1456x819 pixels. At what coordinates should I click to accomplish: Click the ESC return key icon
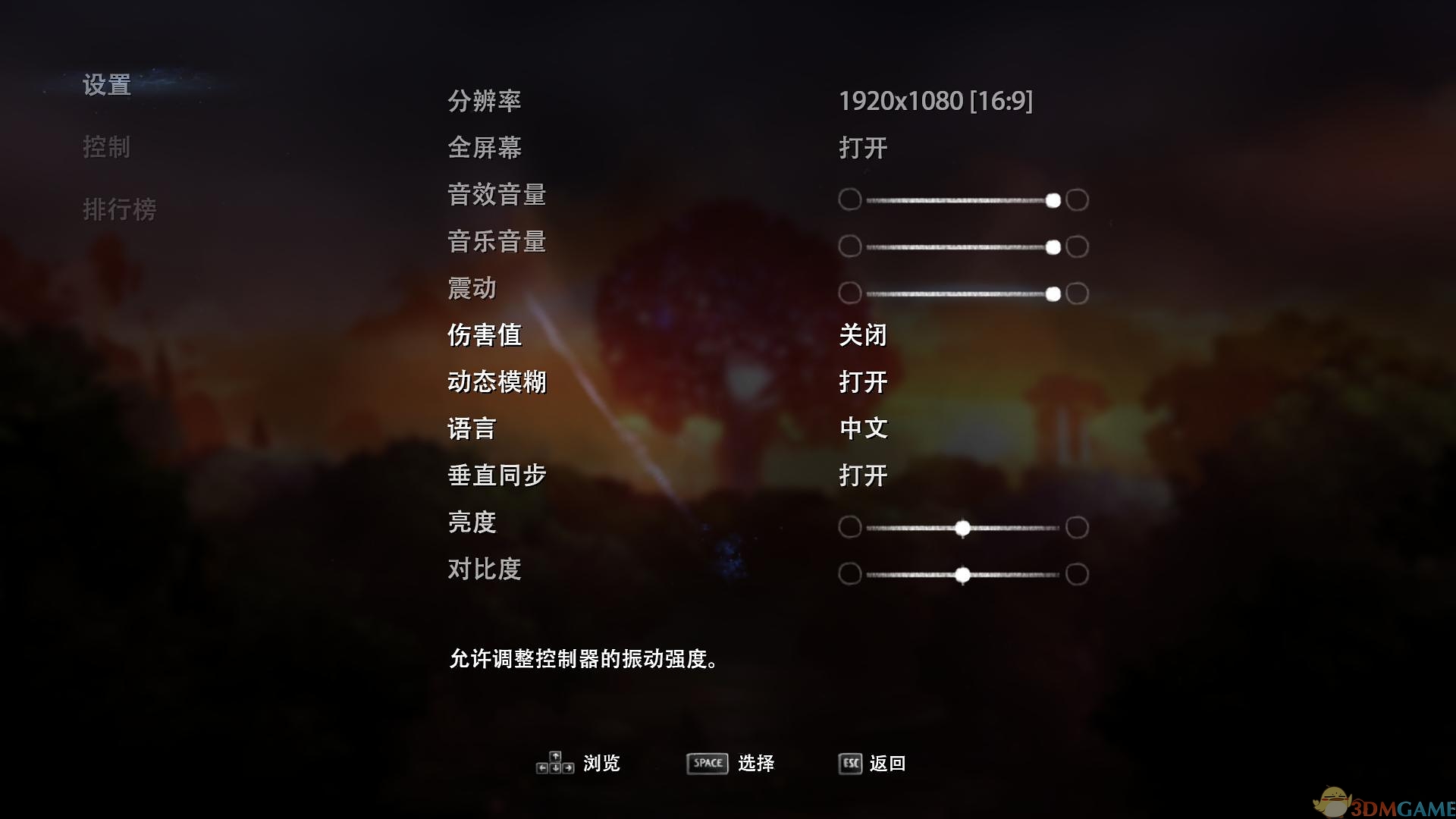pos(849,764)
